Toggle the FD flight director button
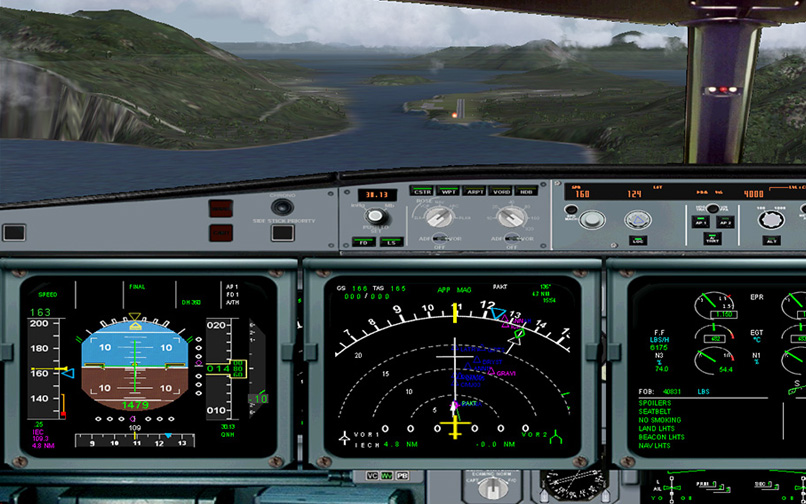The height and width of the screenshot is (504, 806). (365, 242)
